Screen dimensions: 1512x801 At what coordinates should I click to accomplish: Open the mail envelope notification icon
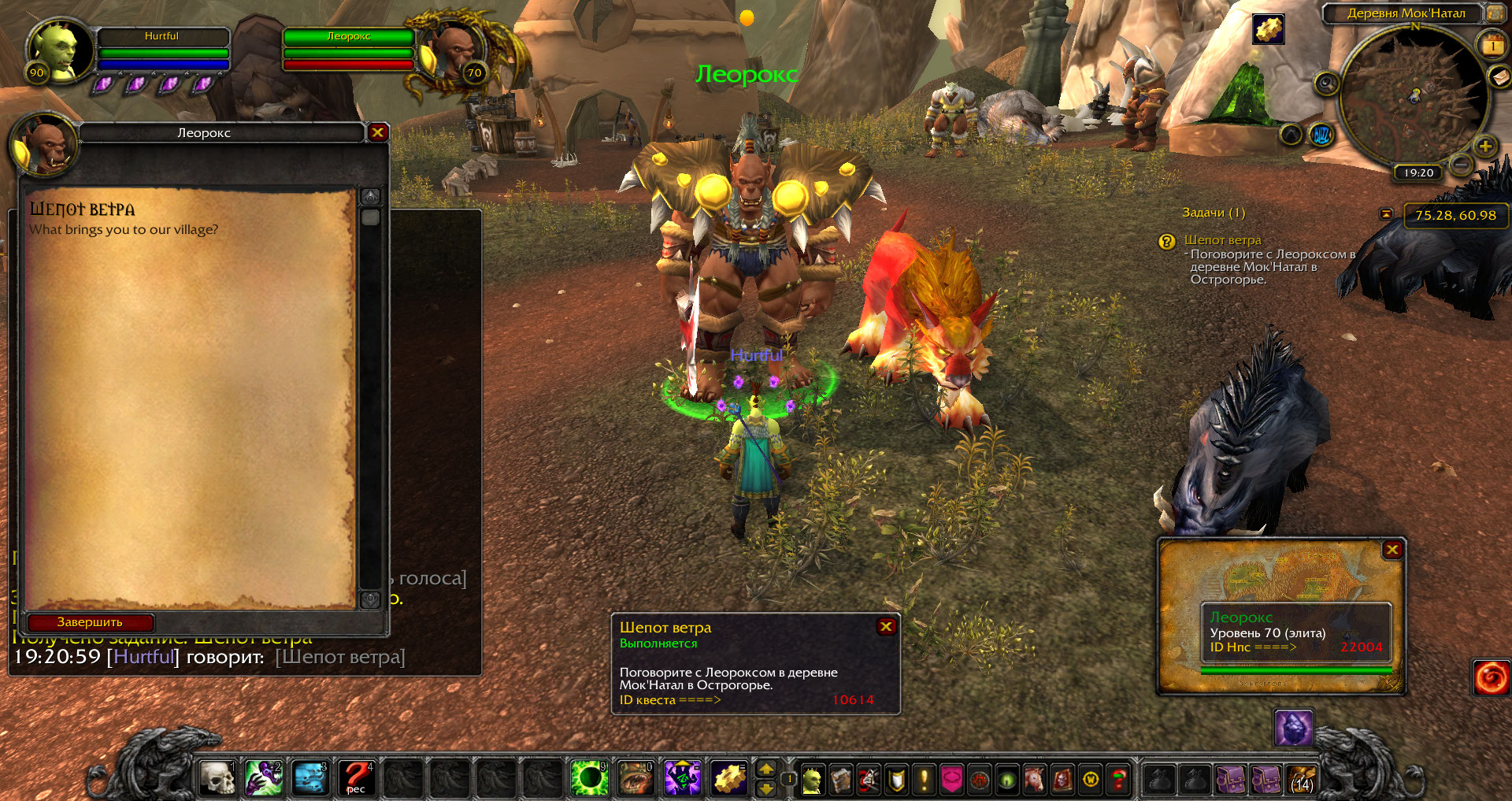click(1499, 76)
